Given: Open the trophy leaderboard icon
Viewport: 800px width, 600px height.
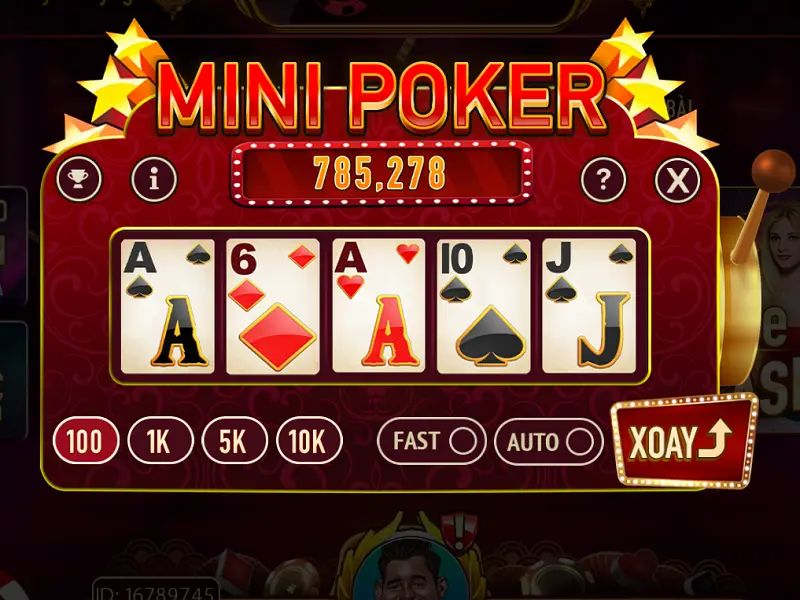Looking at the screenshot, I should point(78,180).
